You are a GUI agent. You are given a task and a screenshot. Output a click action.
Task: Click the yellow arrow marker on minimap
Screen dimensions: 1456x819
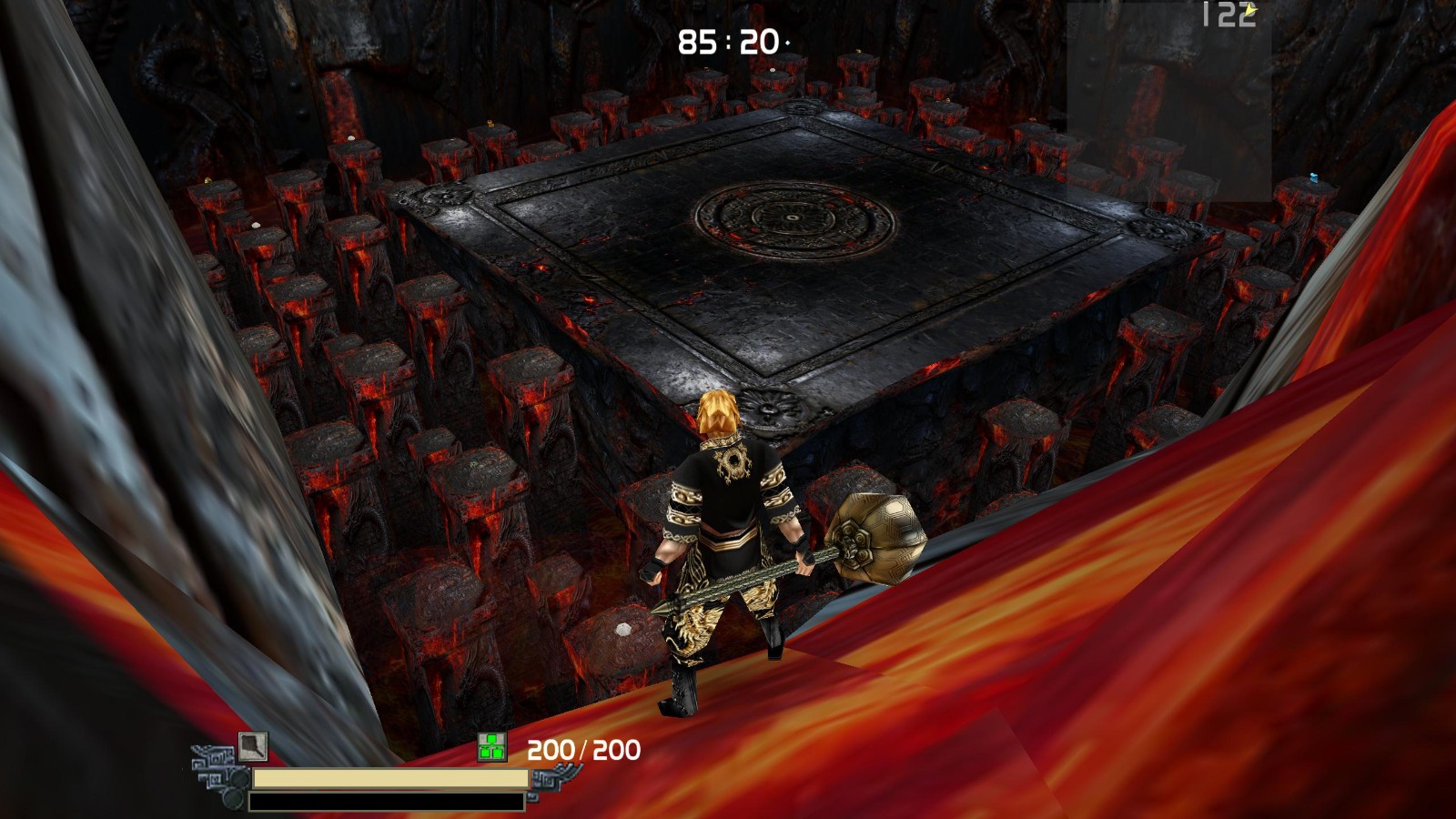[x=1251, y=11]
